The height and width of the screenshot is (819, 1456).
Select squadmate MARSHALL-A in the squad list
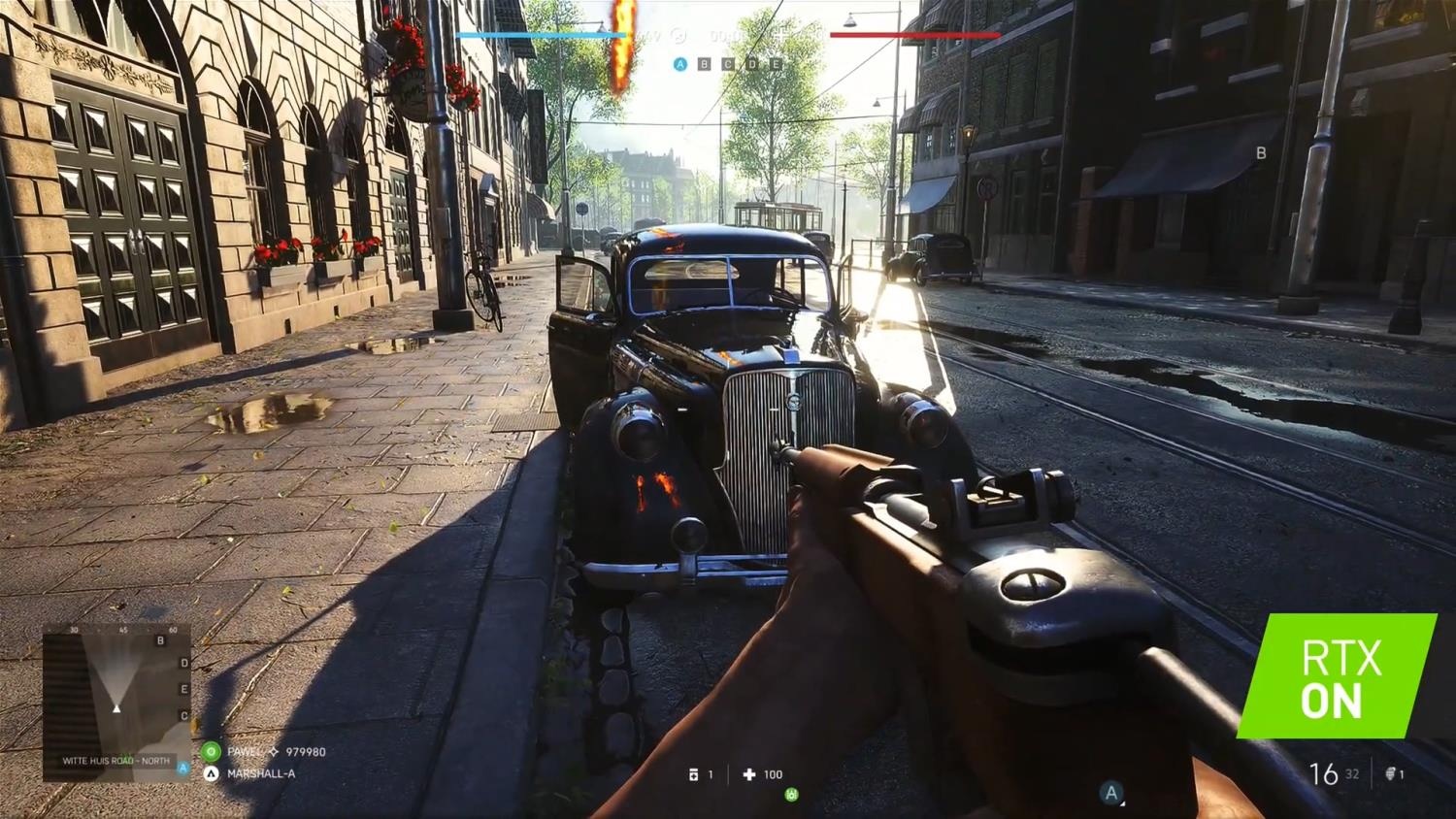point(260,773)
